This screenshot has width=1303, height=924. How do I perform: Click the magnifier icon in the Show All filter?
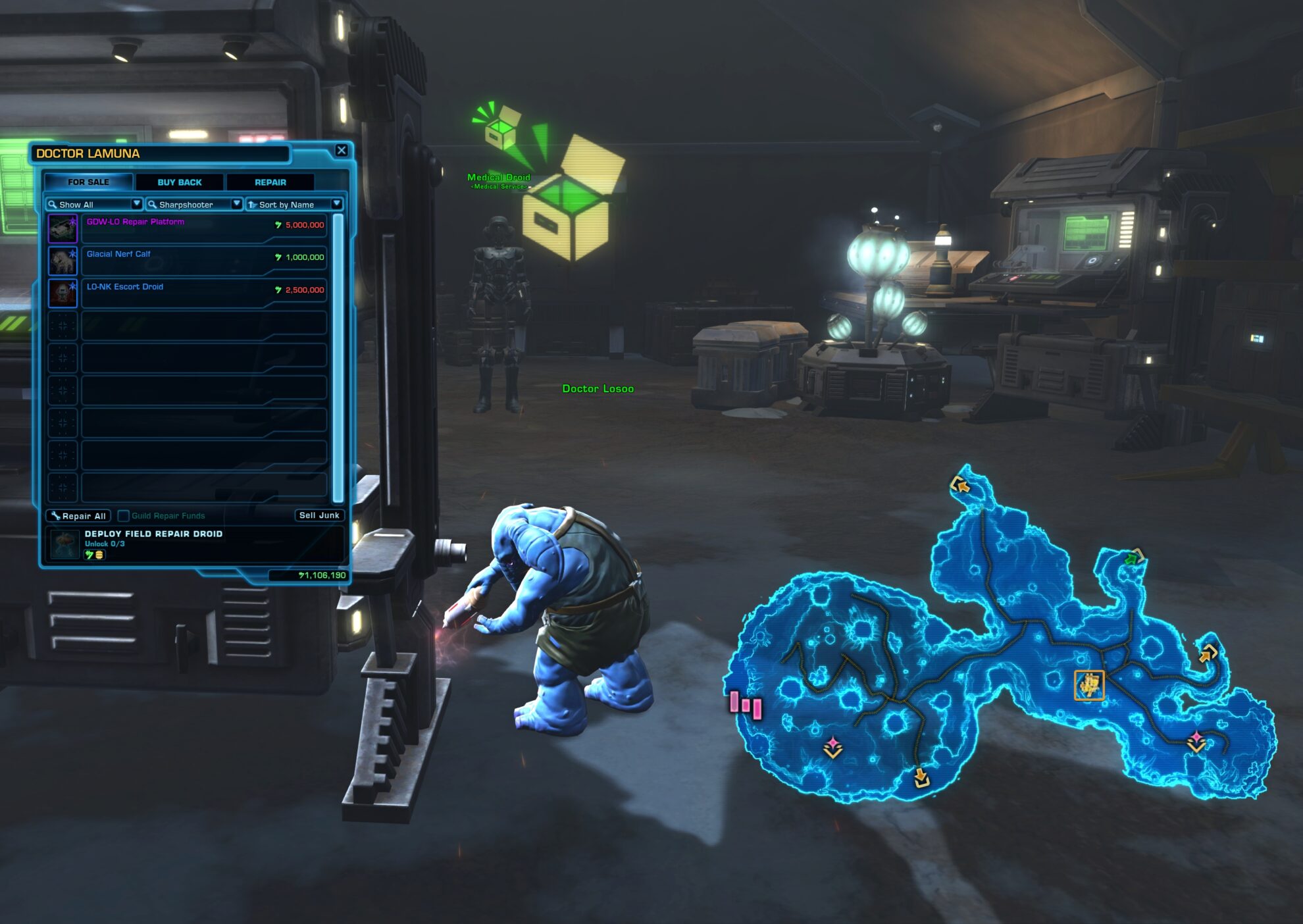coord(53,204)
